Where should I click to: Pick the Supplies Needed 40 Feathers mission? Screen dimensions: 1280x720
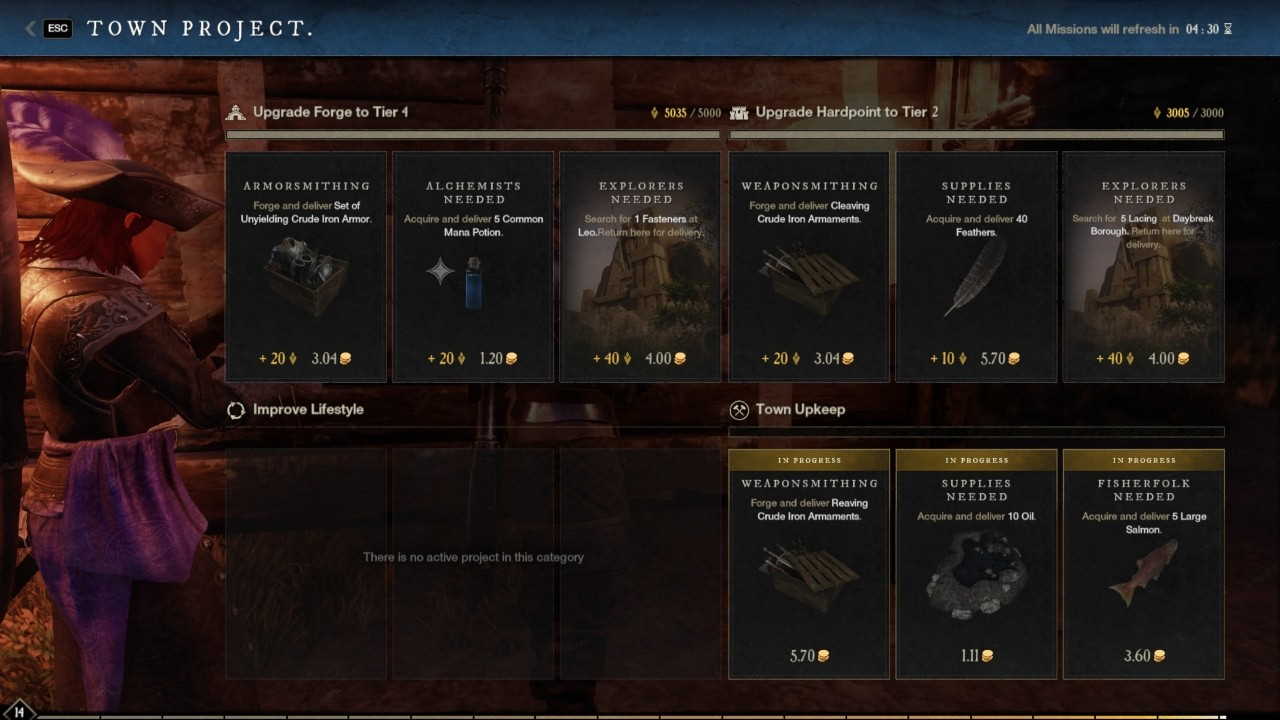point(976,267)
